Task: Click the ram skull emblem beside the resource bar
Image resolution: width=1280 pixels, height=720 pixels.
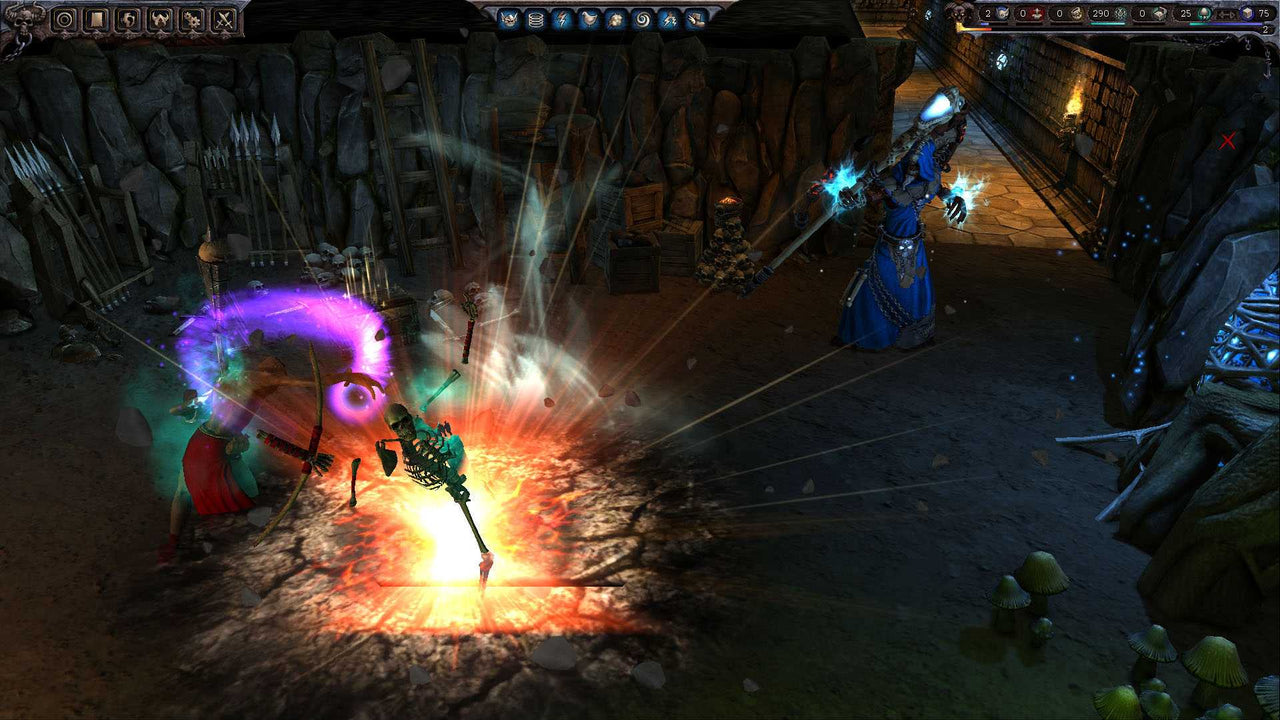Action: pyautogui.click(x=959, y=13)
